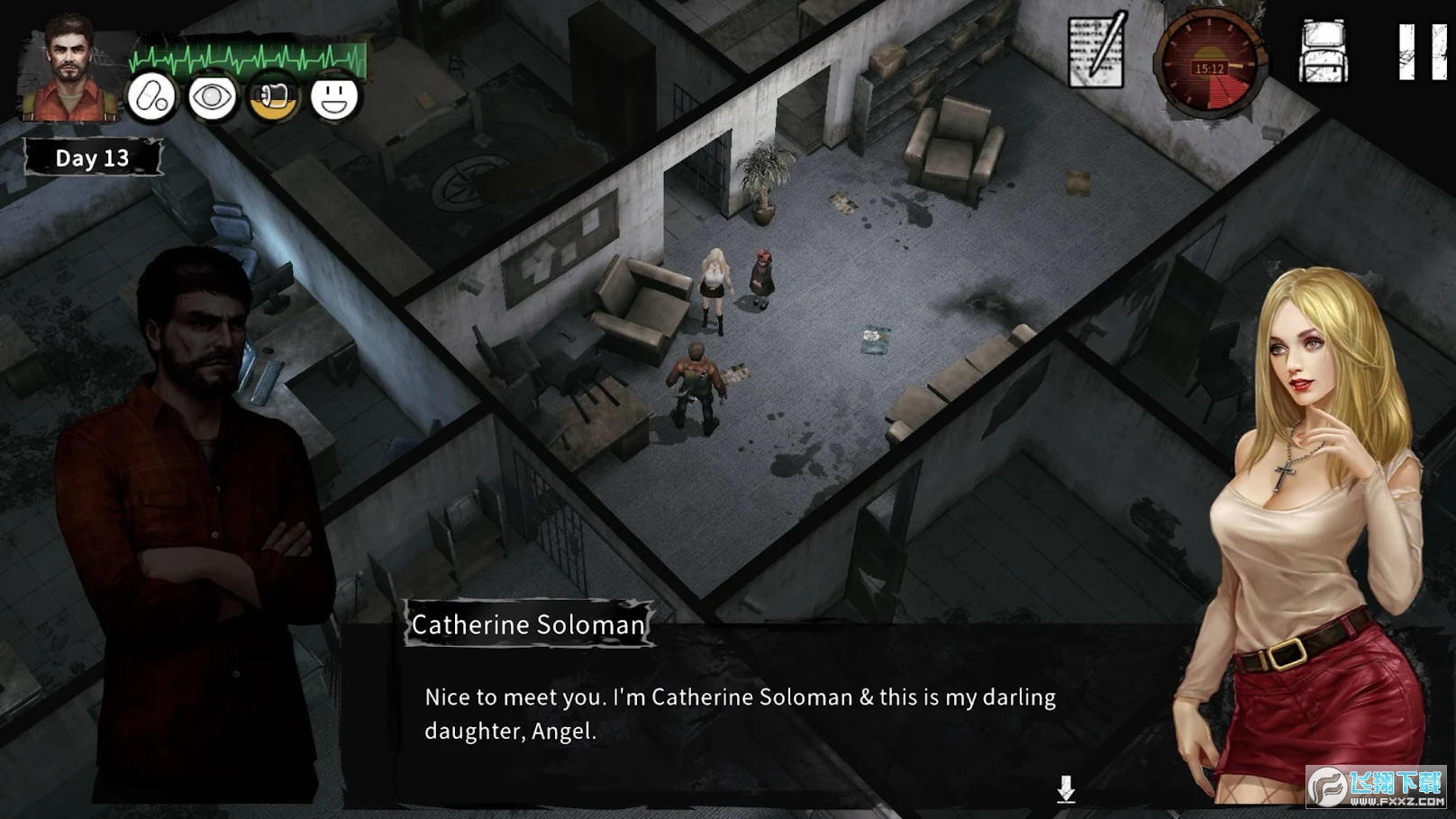The height and width of the screenshot is (819, 1456).
Task: Open the notes journal with pencil
Action: point(1097,50)
